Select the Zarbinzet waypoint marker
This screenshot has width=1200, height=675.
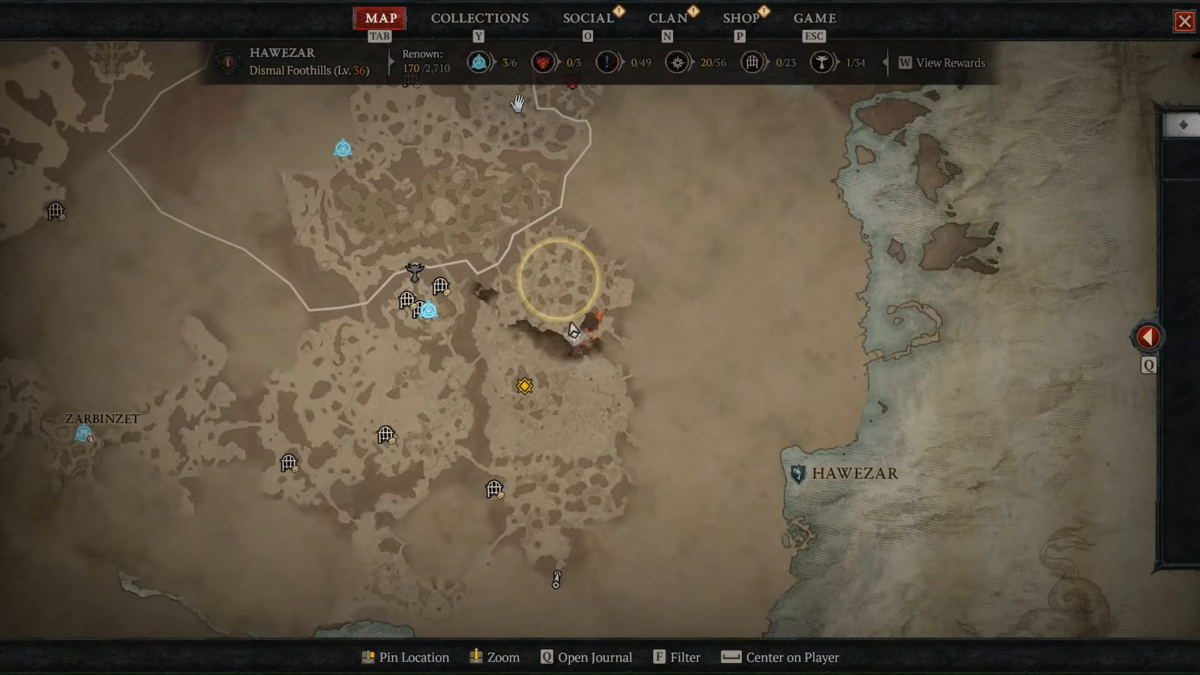[84, 434]
